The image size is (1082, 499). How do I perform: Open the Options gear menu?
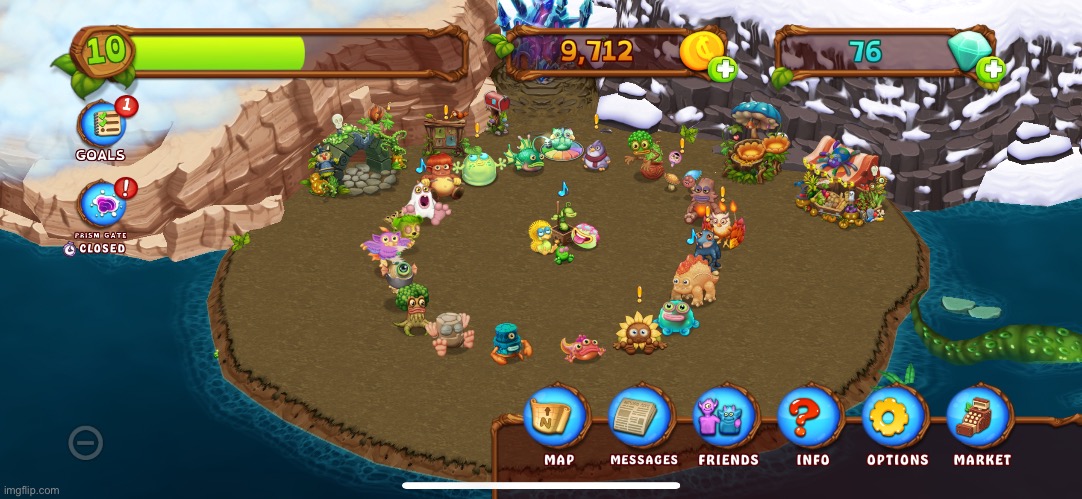coord(897,419)
